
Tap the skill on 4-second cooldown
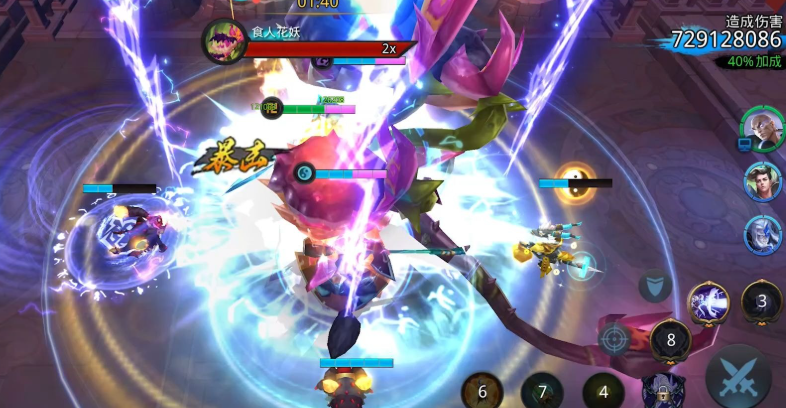[x=604, y=391]
